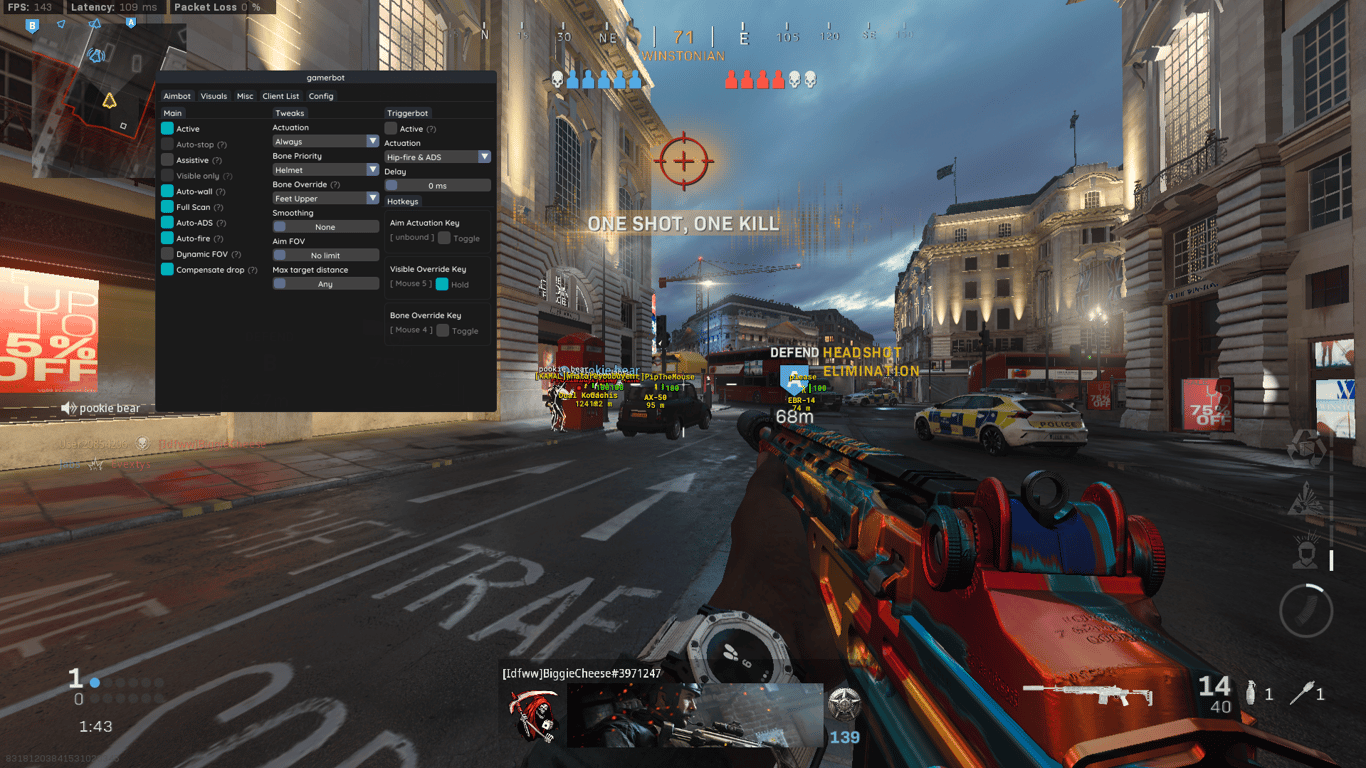Click the Mouse 4 Bone Override Key binding
This screenshot has width=1366, height=768.
coord(412,329)
